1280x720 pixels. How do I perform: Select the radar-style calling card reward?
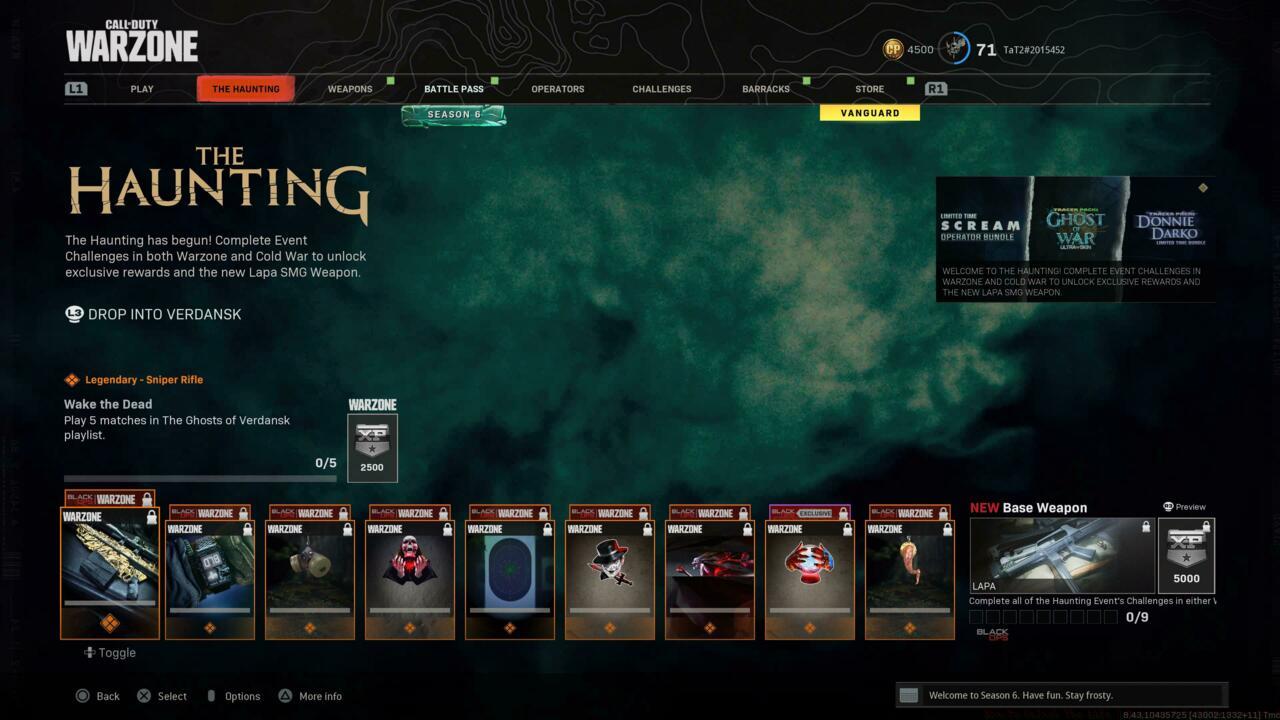(x=510, y=570)
